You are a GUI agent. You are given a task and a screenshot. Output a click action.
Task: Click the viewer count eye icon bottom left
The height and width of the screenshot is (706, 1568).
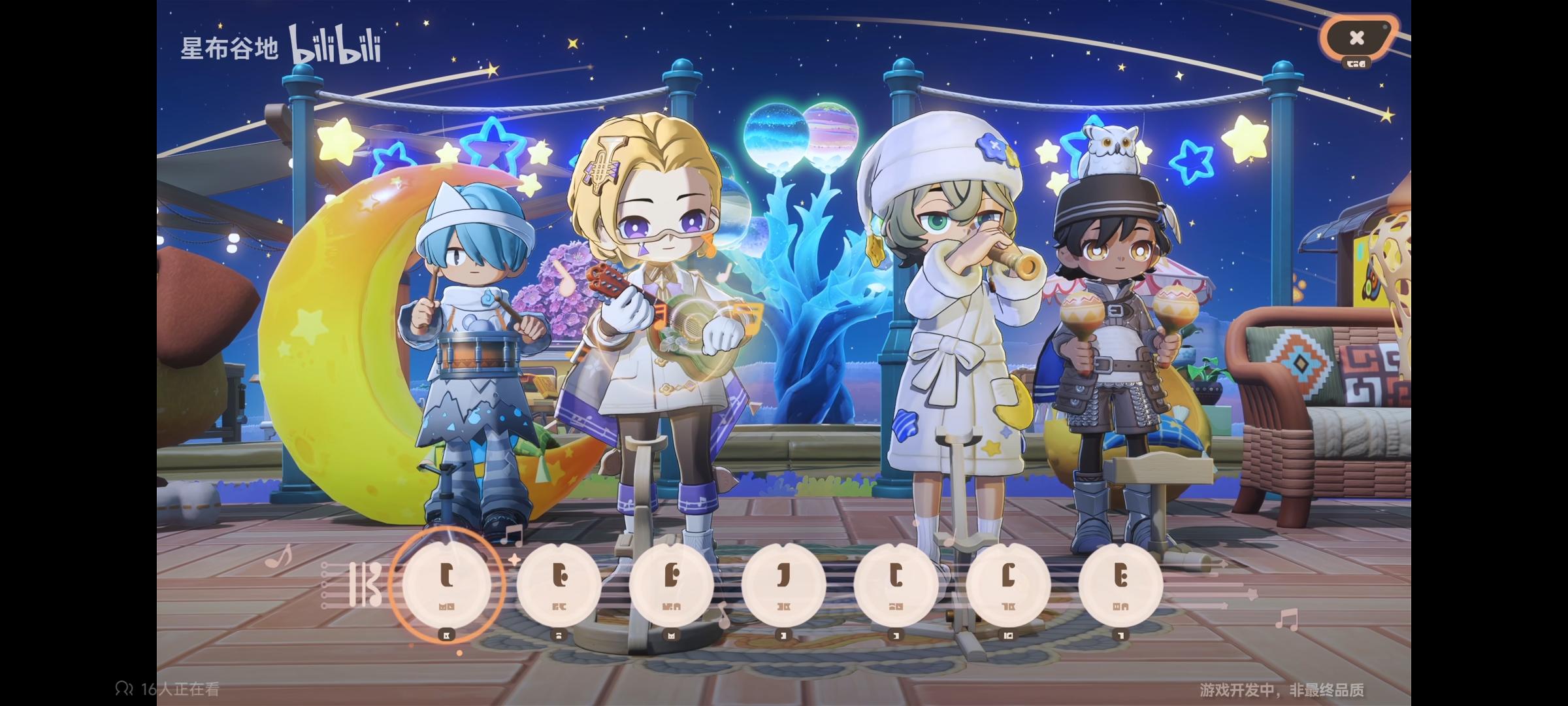(124, 688)
